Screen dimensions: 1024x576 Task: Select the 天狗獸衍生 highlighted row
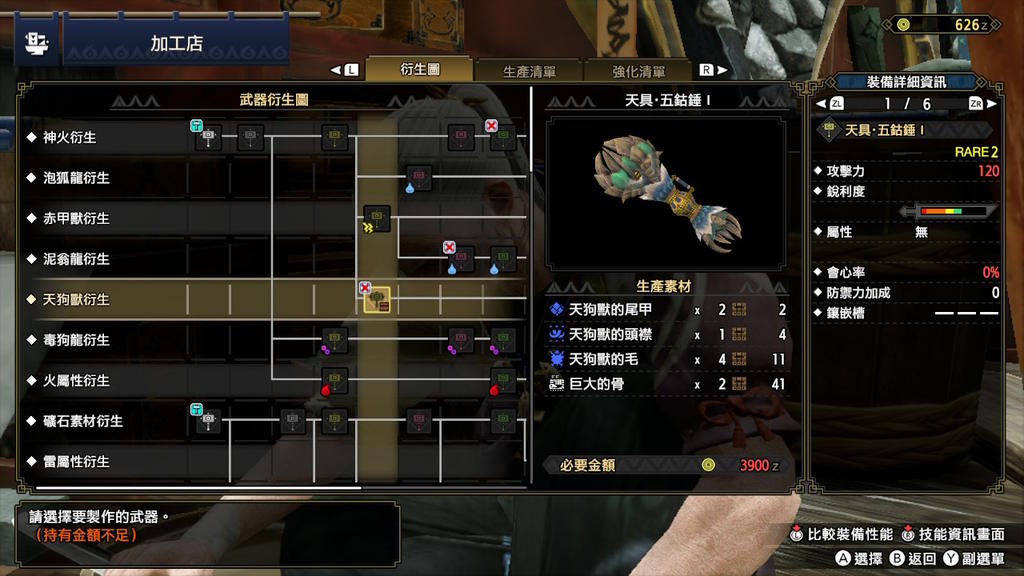click(x=76, y=299)
